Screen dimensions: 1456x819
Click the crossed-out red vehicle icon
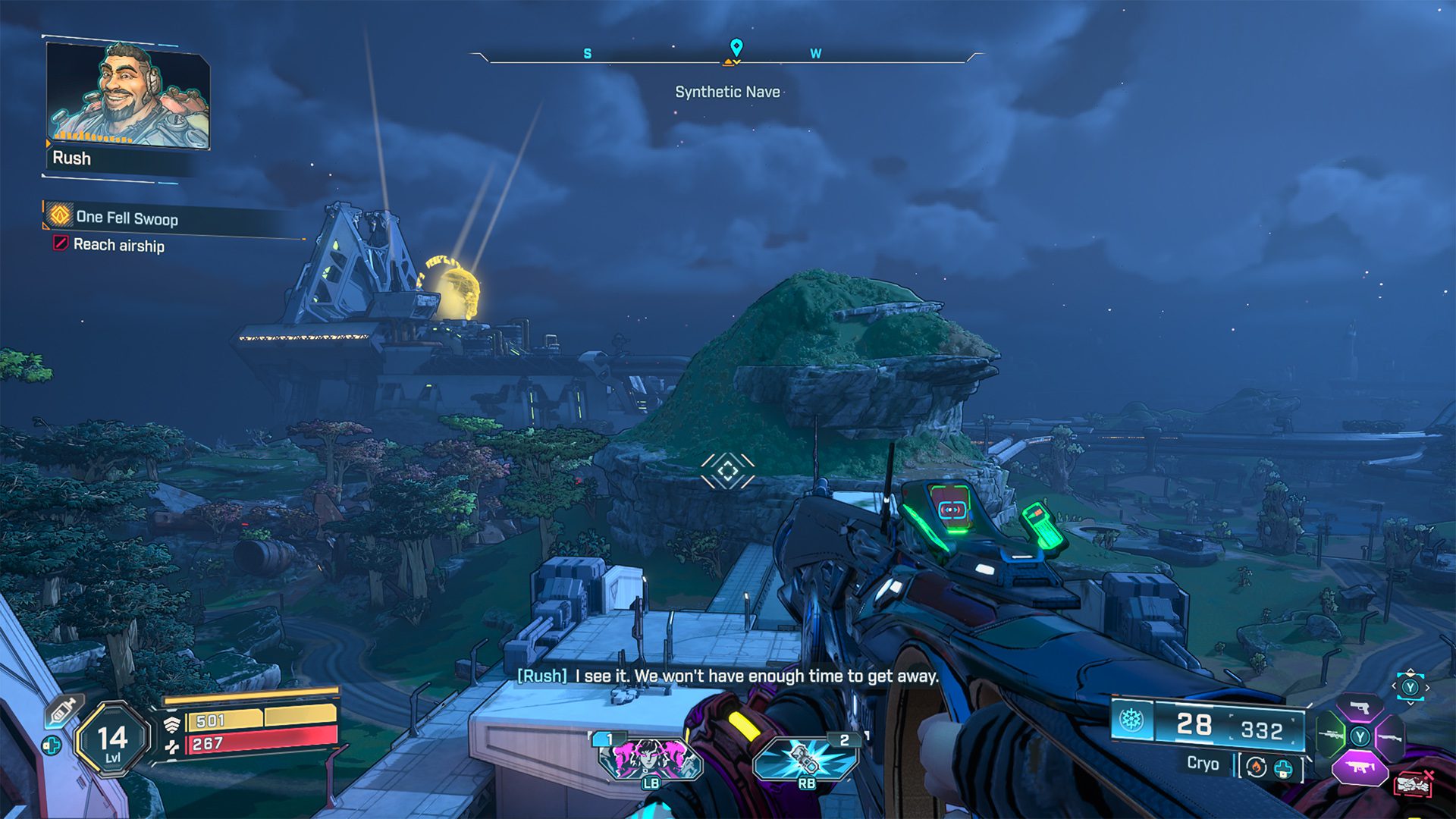1413,783
